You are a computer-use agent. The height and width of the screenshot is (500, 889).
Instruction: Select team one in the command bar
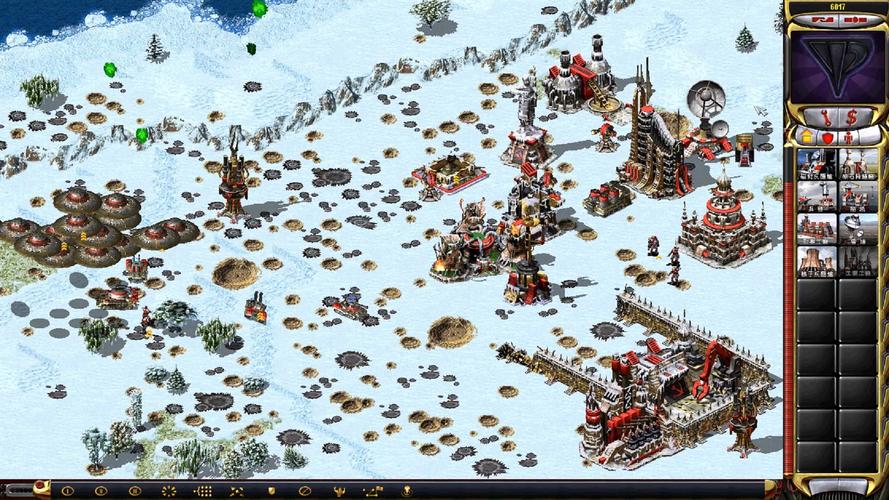[x=68, y=491]
